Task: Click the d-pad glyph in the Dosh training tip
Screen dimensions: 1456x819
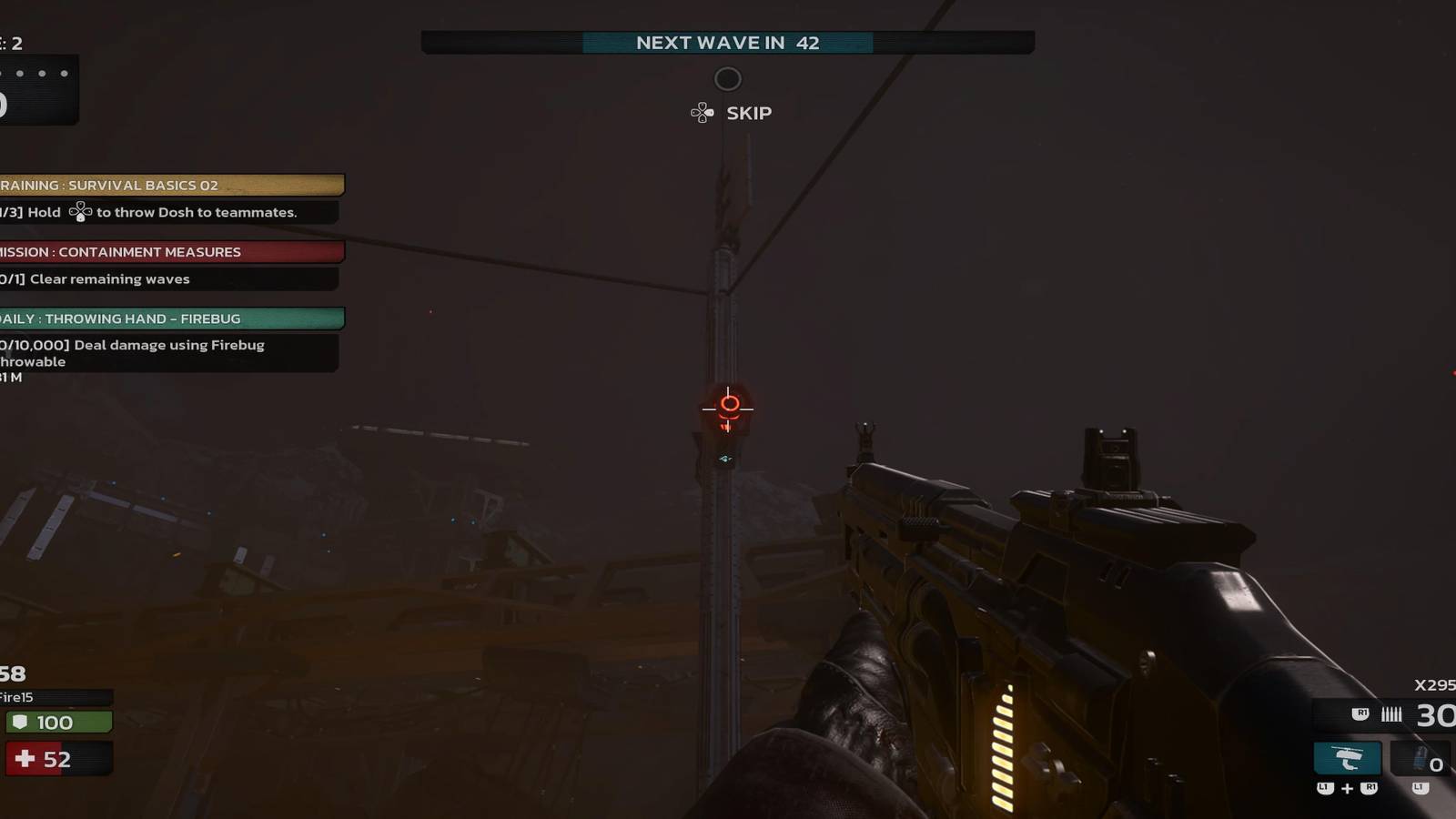Action: (x=80, y=212)
